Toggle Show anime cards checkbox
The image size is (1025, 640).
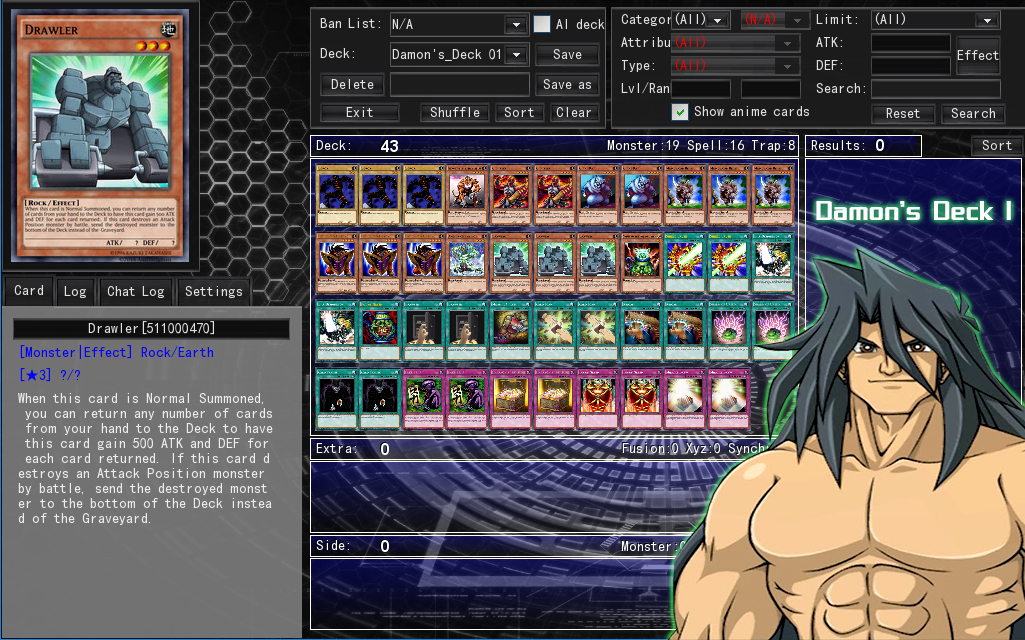tap(680, 111)
